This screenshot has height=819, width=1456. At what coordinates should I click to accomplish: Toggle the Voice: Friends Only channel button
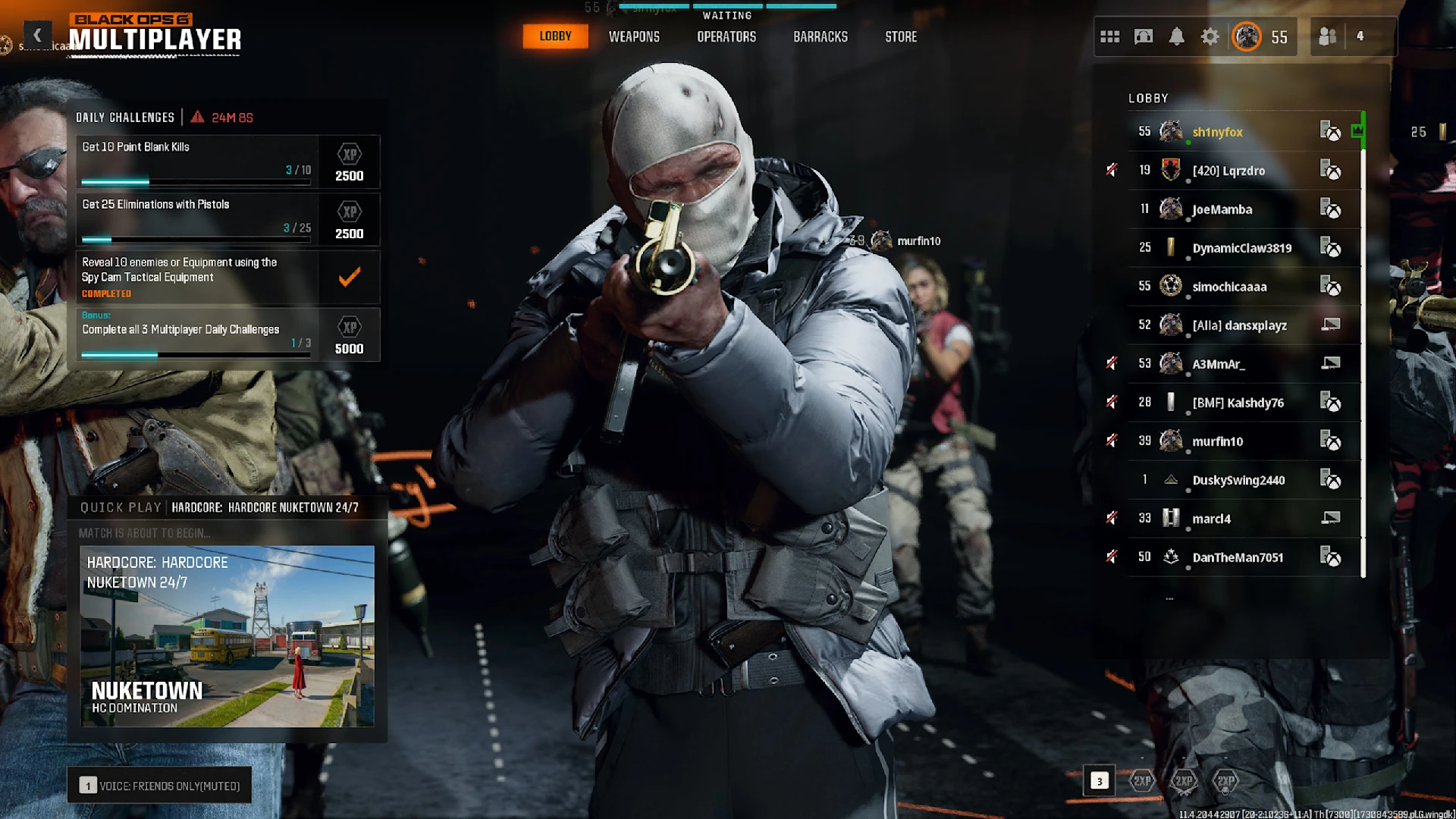[160, 786]
